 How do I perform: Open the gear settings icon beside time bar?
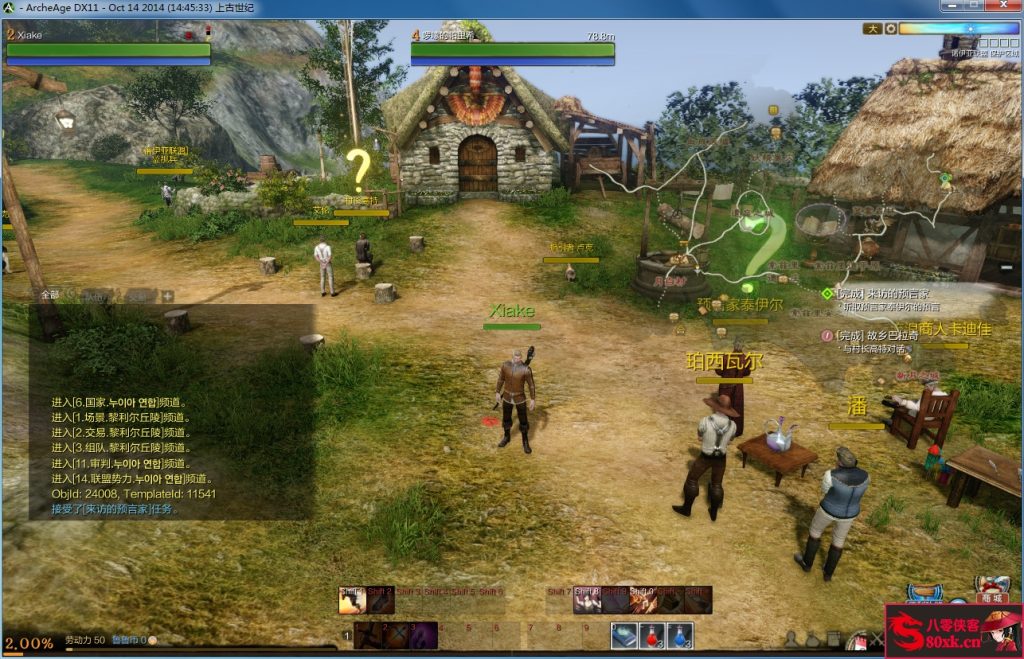[x=889, y=29]
